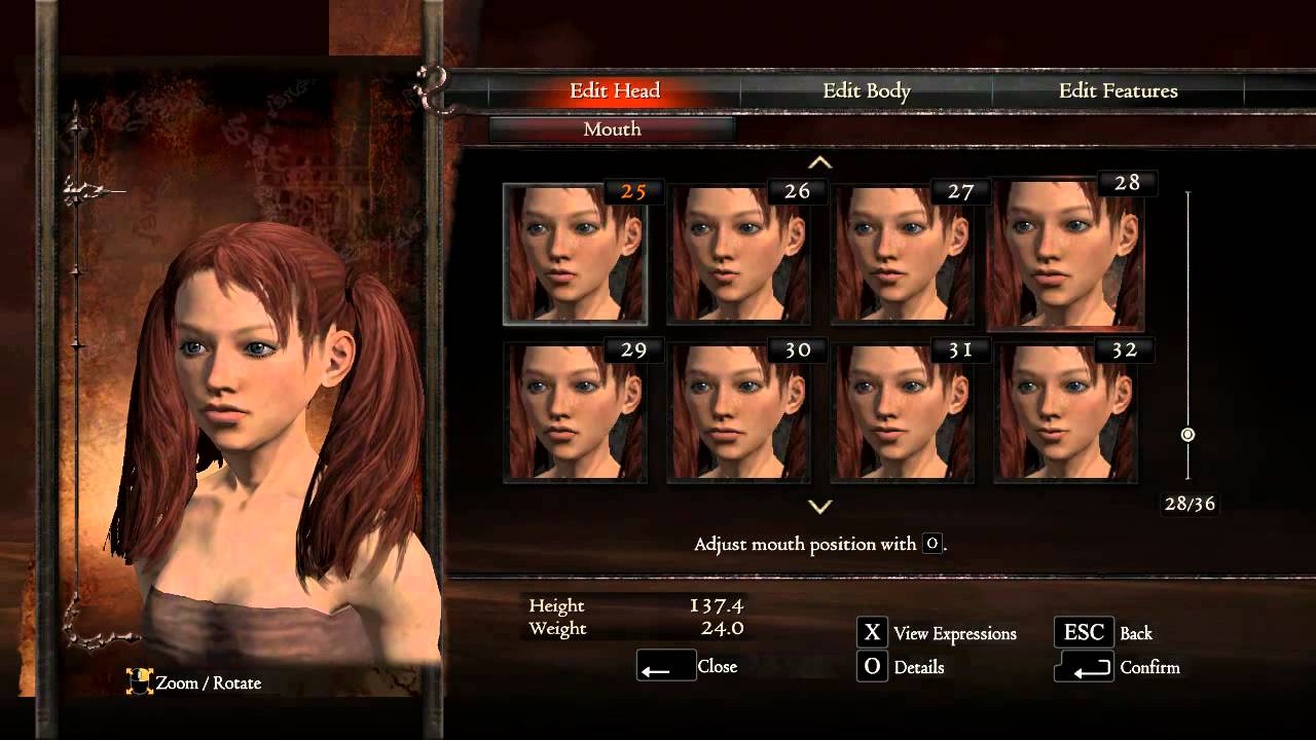Choose mouth thumbnail 29
Viewport: 1316px width, 740px height.
(x=575, y=412)
